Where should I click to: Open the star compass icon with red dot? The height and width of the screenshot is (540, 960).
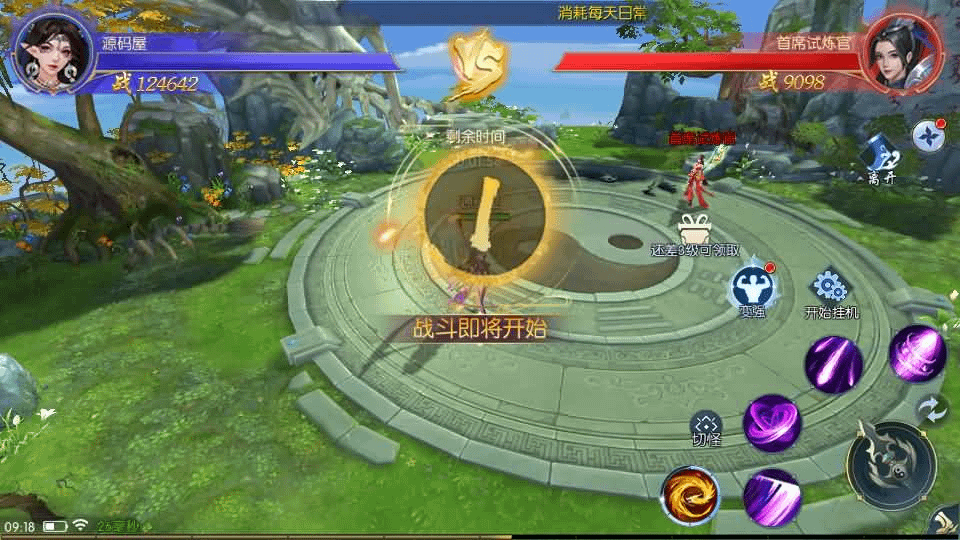tap(928, 136)
